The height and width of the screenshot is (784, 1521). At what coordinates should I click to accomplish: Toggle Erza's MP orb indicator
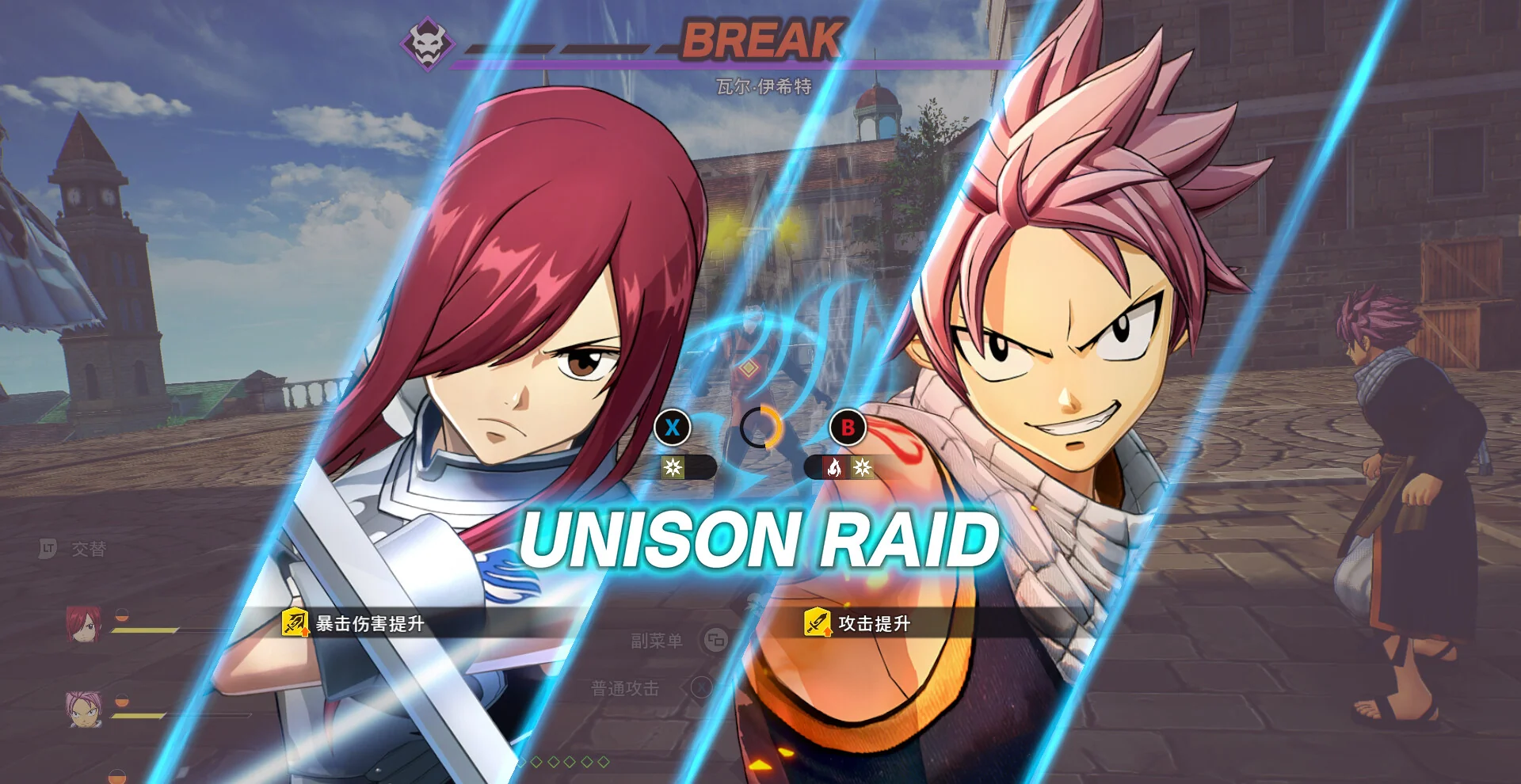[122, 615]
